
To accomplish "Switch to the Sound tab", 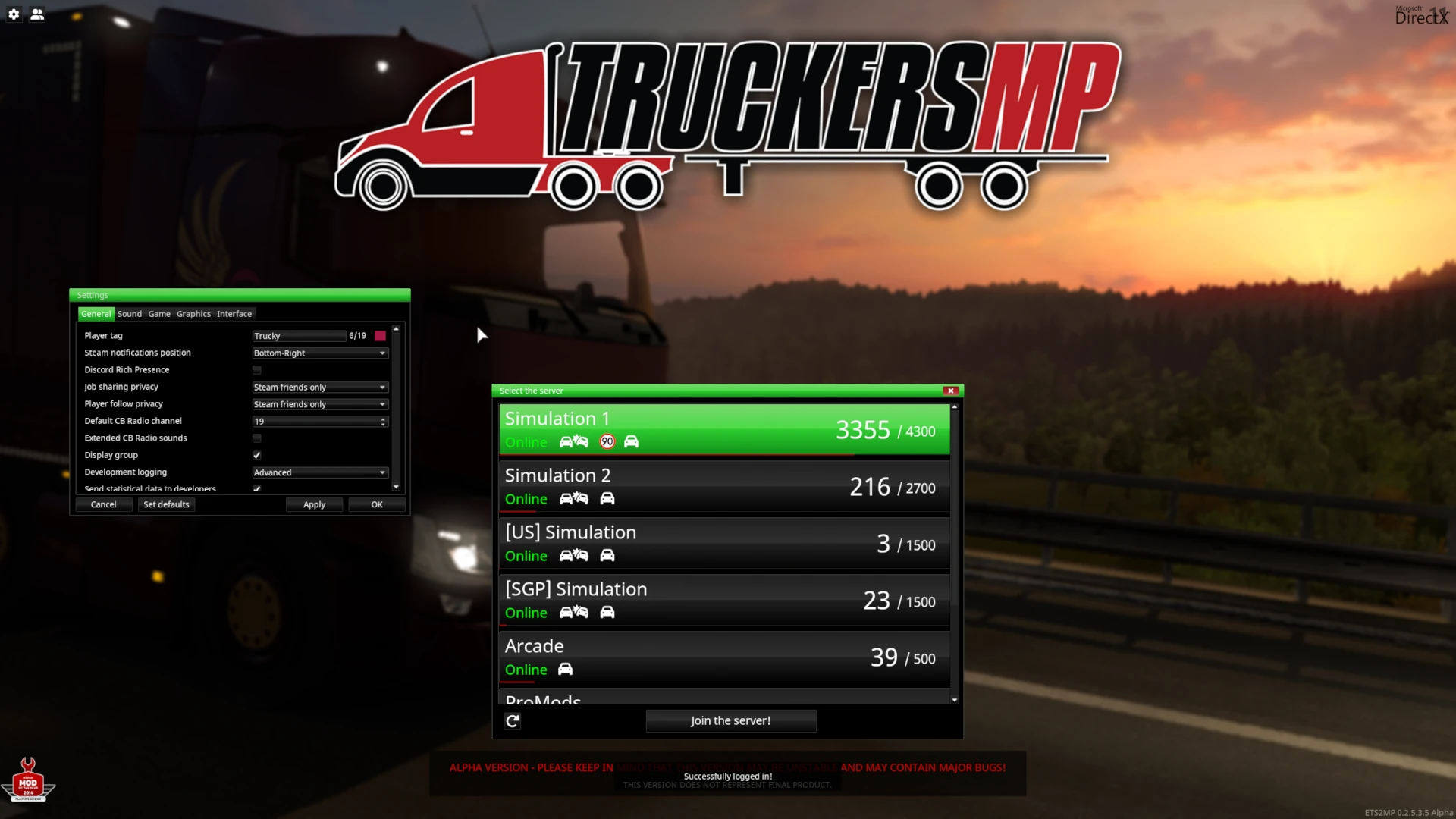I will point(130,314).
